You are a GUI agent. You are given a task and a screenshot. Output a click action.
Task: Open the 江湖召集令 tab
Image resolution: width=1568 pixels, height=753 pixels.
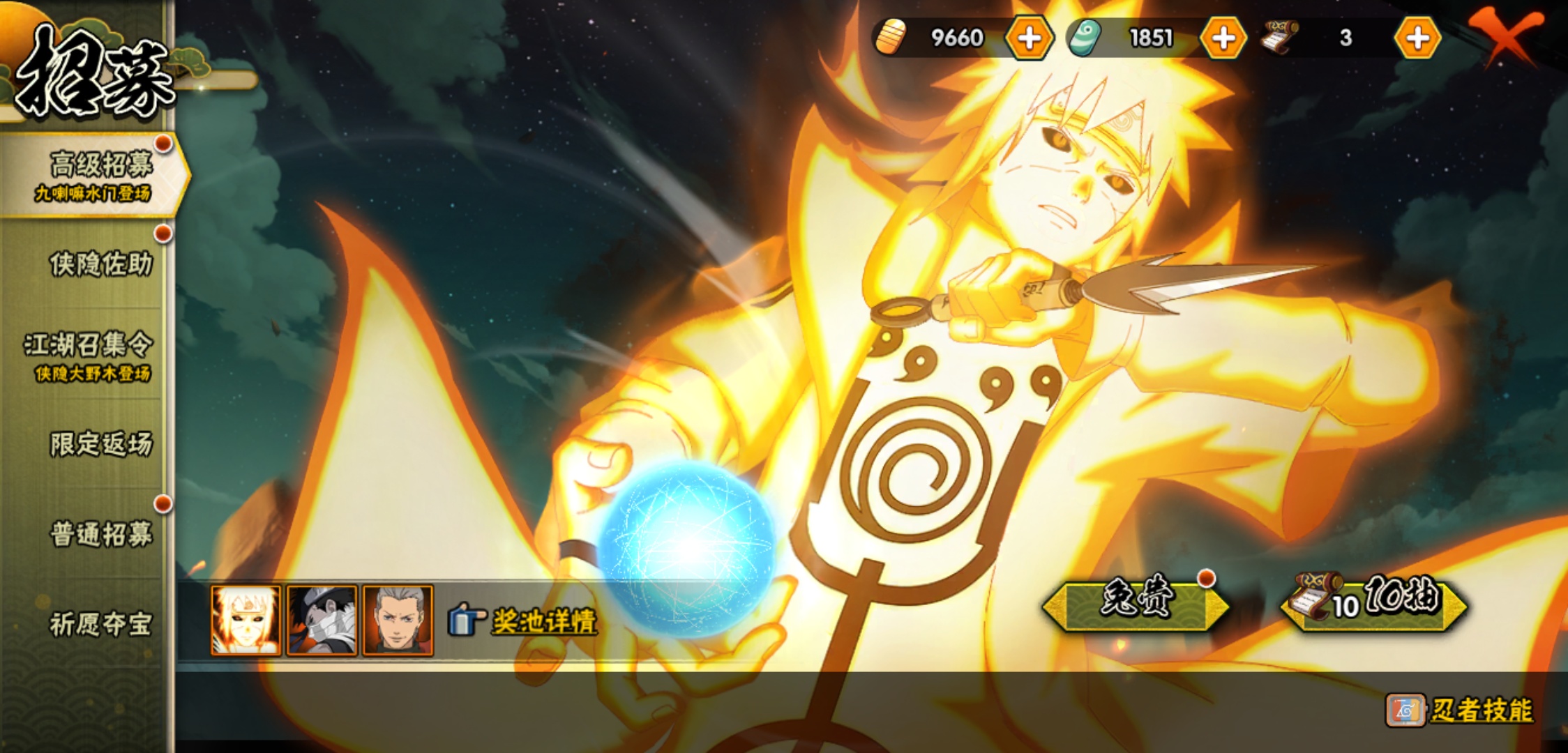(x=89, y=355)
